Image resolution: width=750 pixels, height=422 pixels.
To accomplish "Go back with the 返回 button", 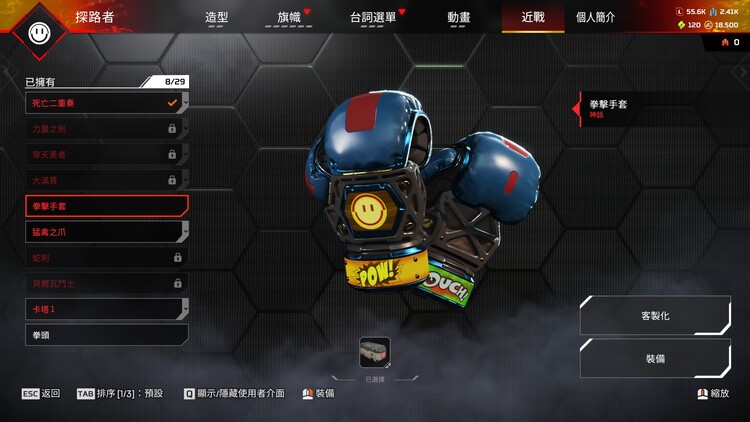I will pos(41,394).
